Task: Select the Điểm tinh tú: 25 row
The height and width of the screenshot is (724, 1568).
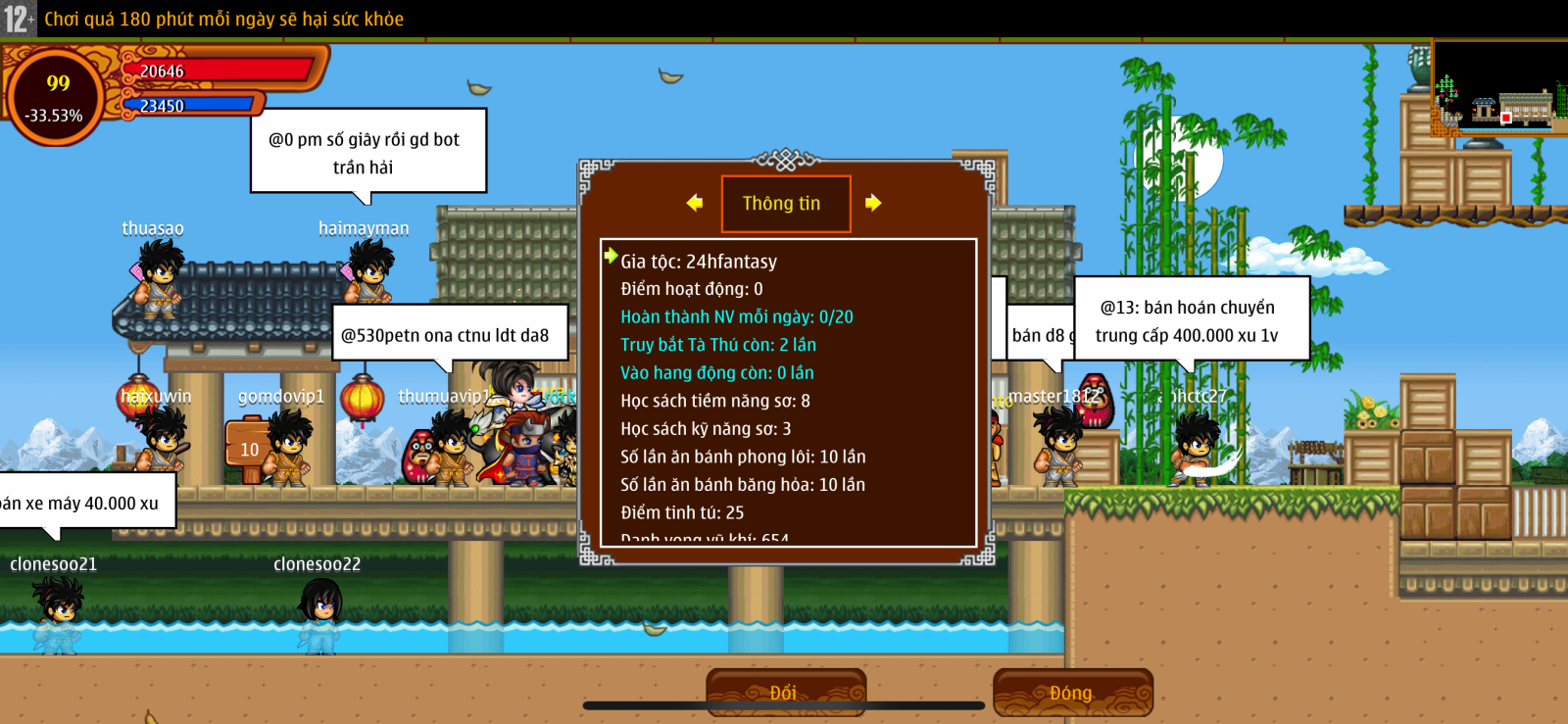Action: (x=681, y=512)
